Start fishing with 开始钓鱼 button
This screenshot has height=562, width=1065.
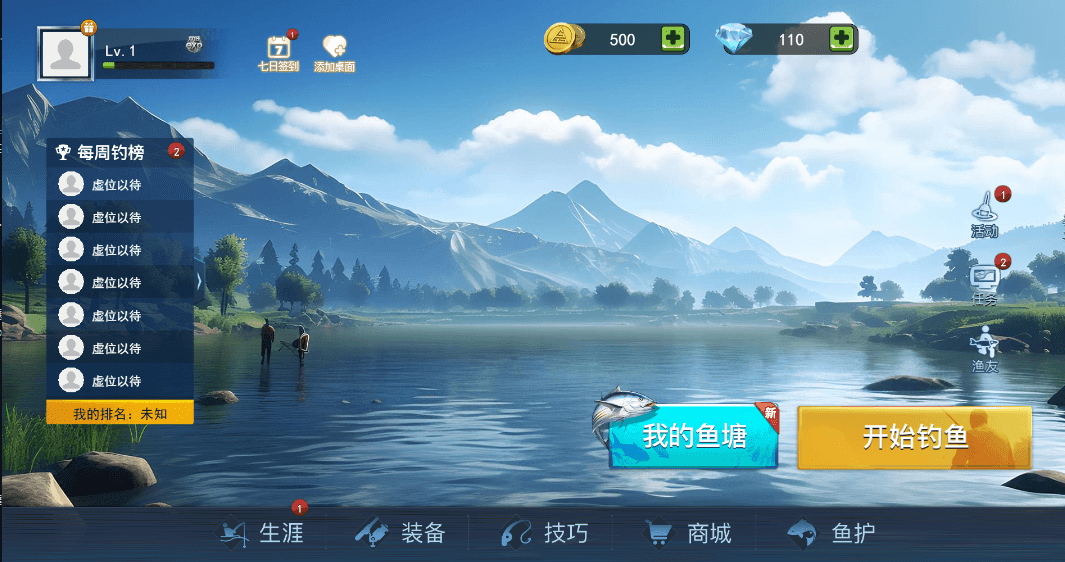914,437
